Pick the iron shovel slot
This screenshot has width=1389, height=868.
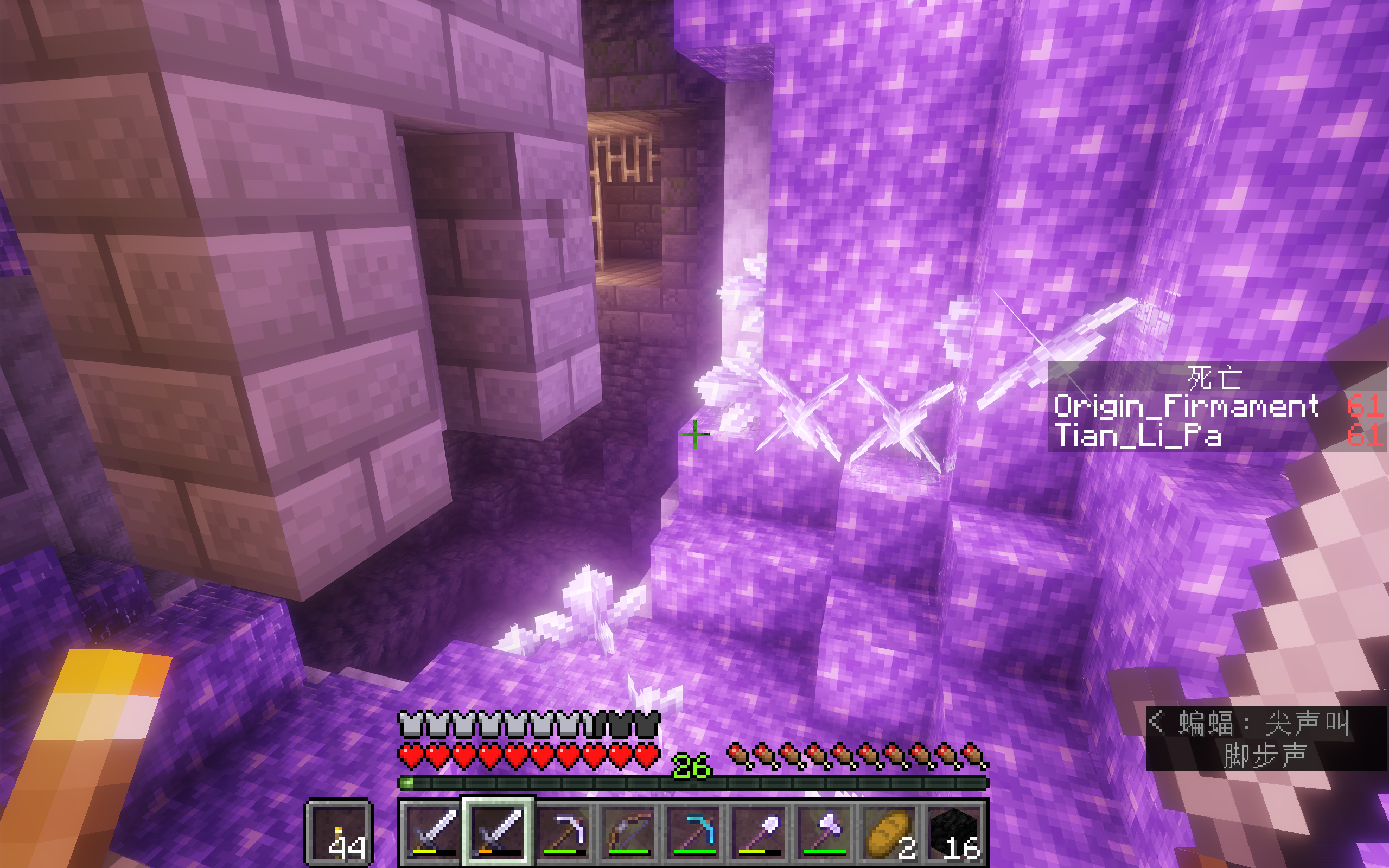click(x=759, y=832)
